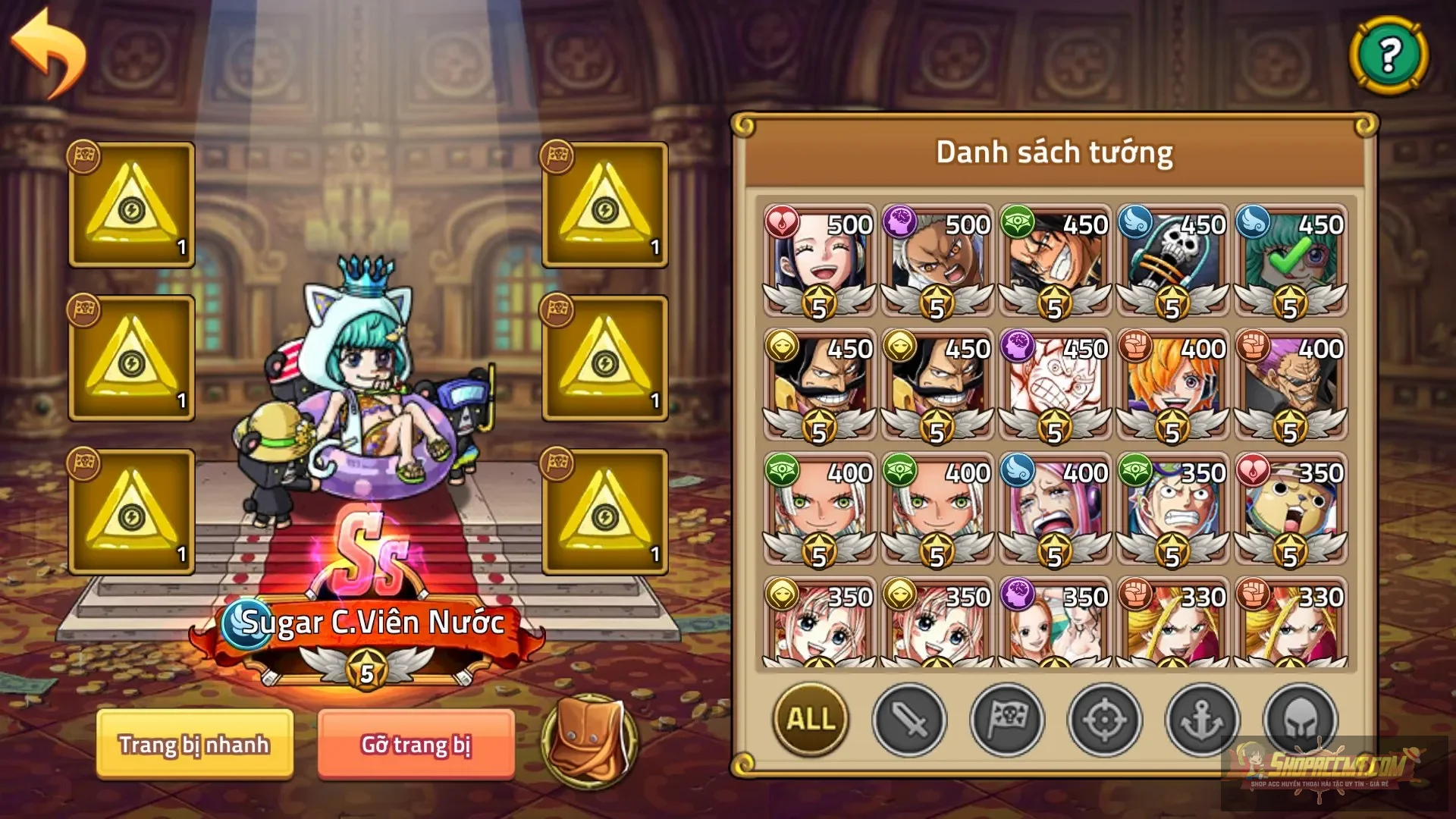Click the top-left equipment triangle slot

130,203
